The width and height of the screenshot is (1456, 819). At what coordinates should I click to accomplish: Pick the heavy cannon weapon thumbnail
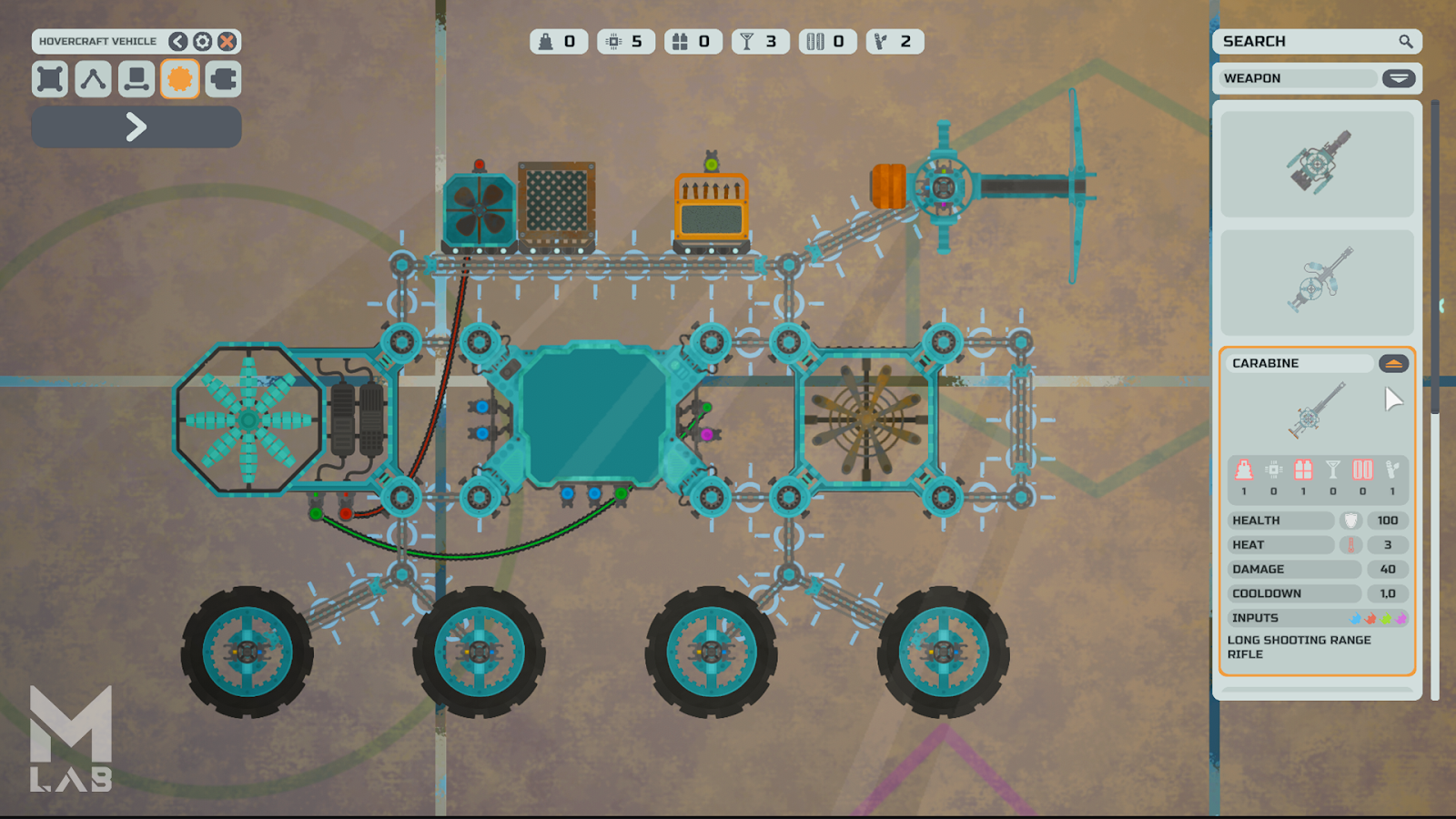pos(1317,164)
